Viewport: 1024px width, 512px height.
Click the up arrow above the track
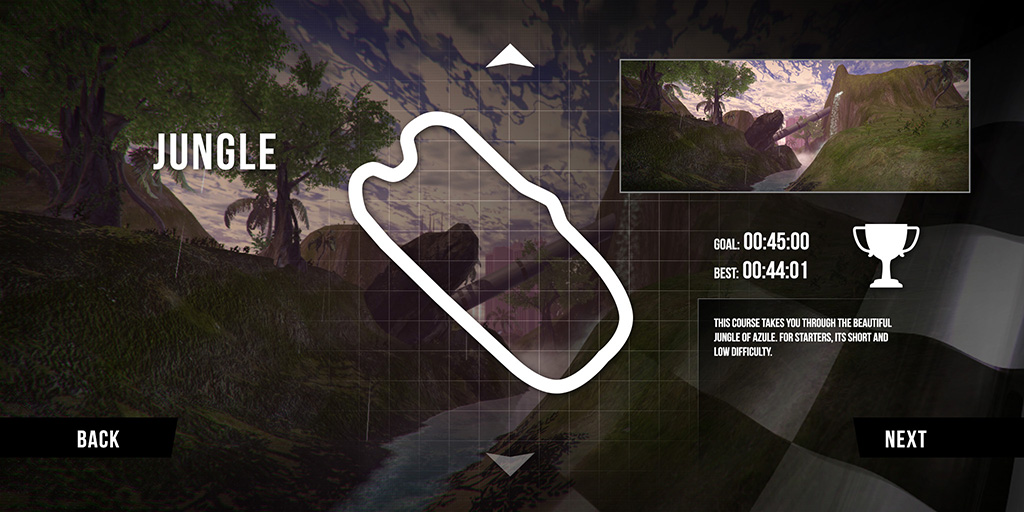tap(510, 56)
